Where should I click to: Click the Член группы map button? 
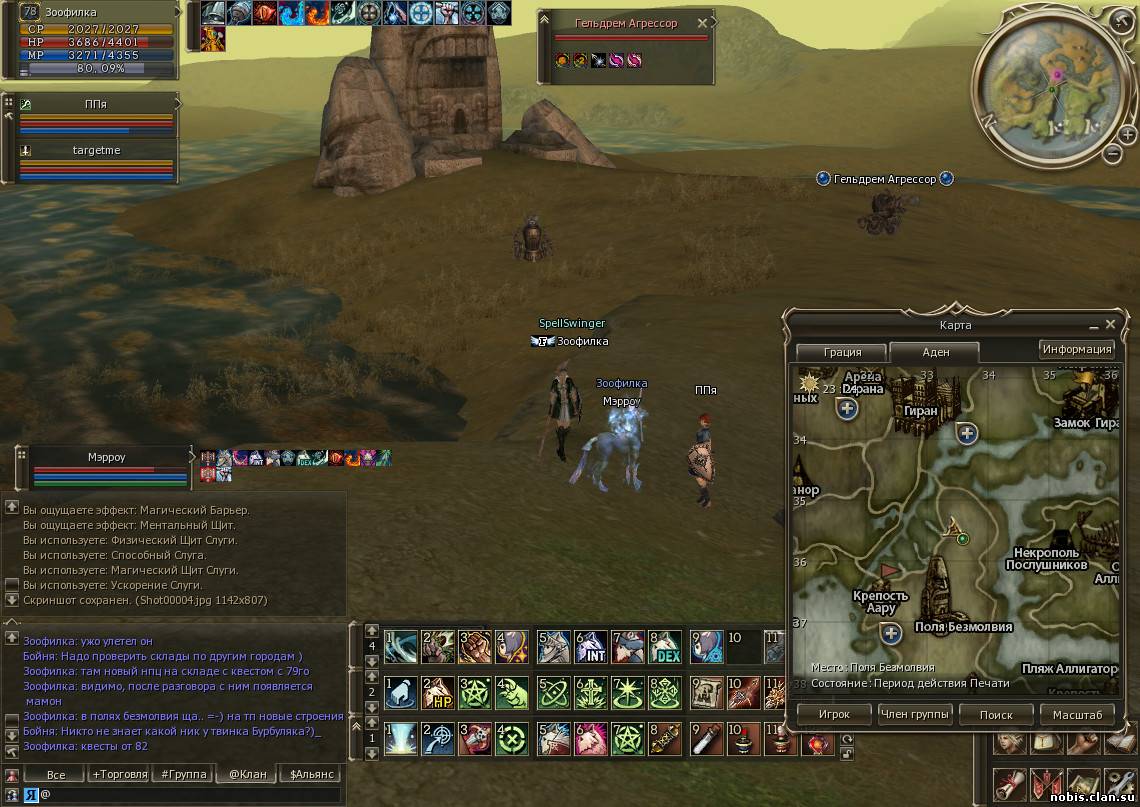[x=915, y=714]
